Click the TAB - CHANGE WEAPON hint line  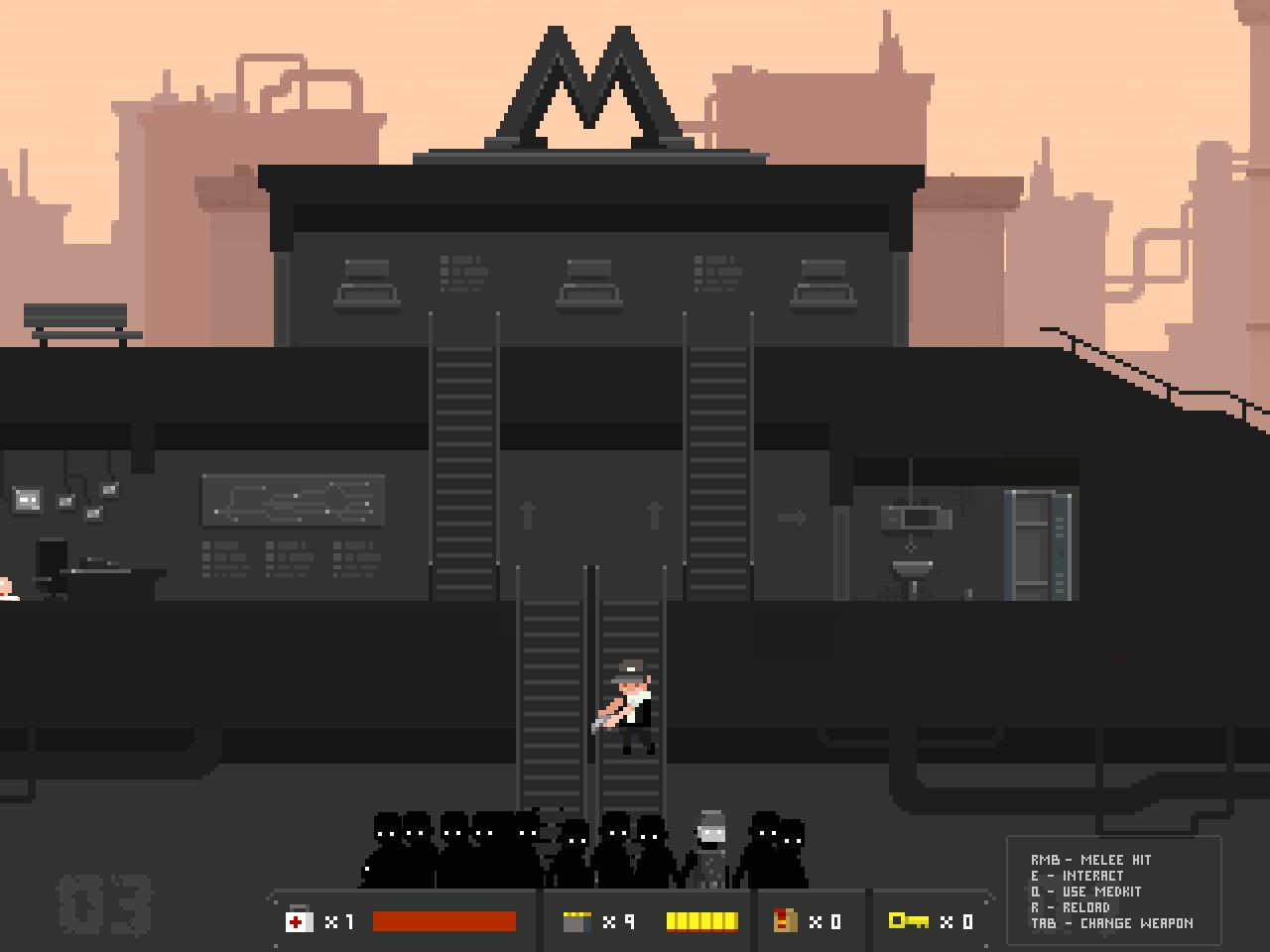pyautogui.click(x=1111, y=923)
